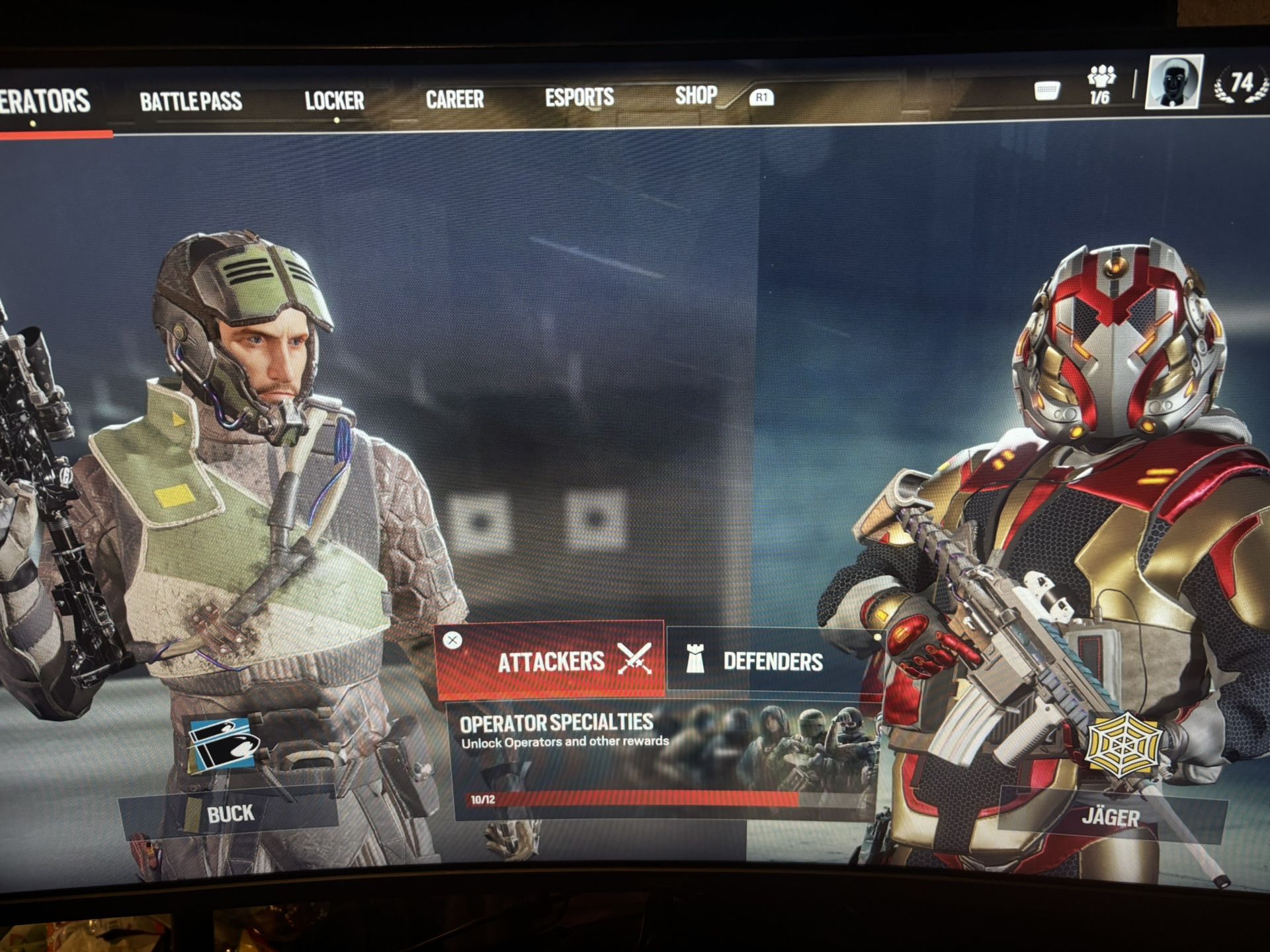Open the Operators tab
Viewport: 1270px width, 952px height.
(45, 102)
